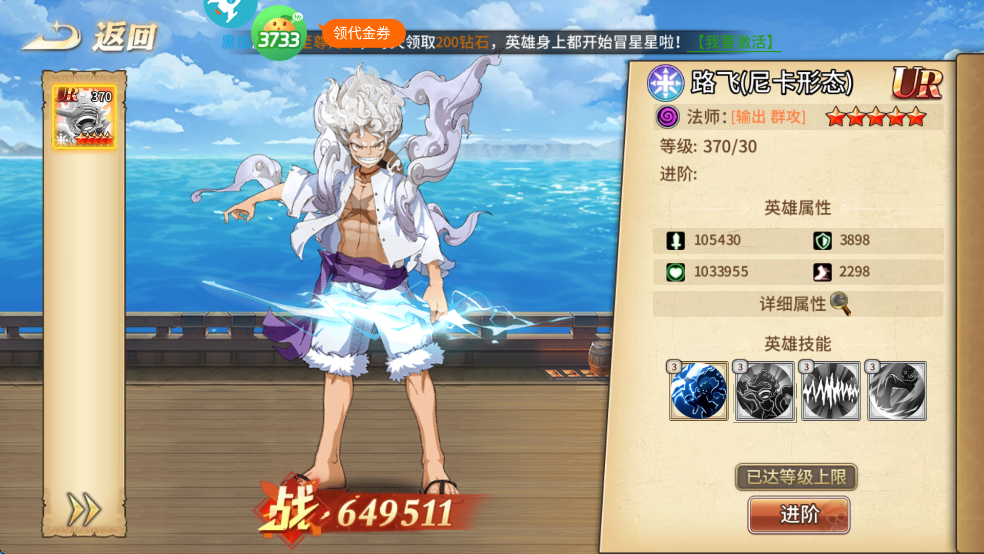Go back using the 返回 button
Viewport: 984px width, 554px height.
coord(90,36)
